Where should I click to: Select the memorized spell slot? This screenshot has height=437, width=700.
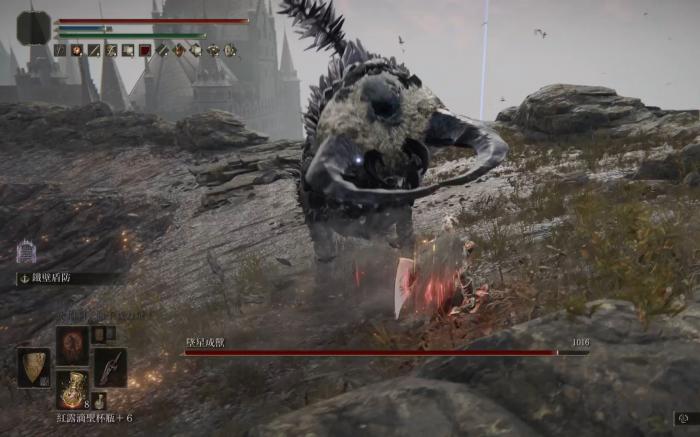coord(72,344)
